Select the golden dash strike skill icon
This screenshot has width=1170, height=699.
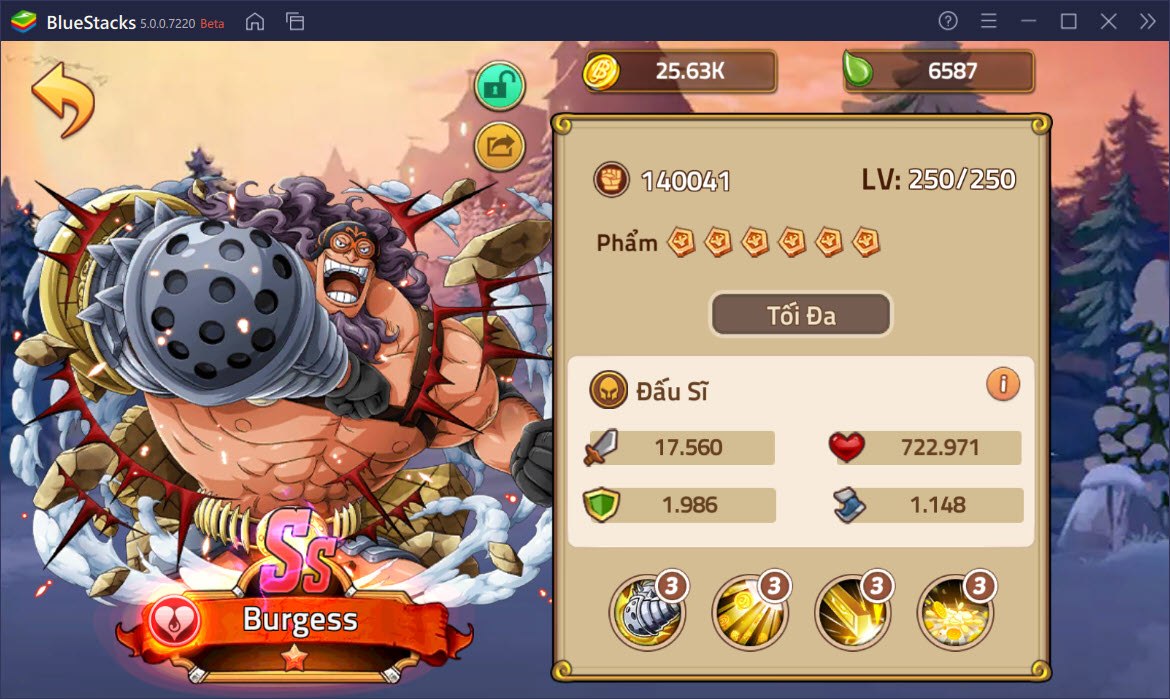point(749,610)
